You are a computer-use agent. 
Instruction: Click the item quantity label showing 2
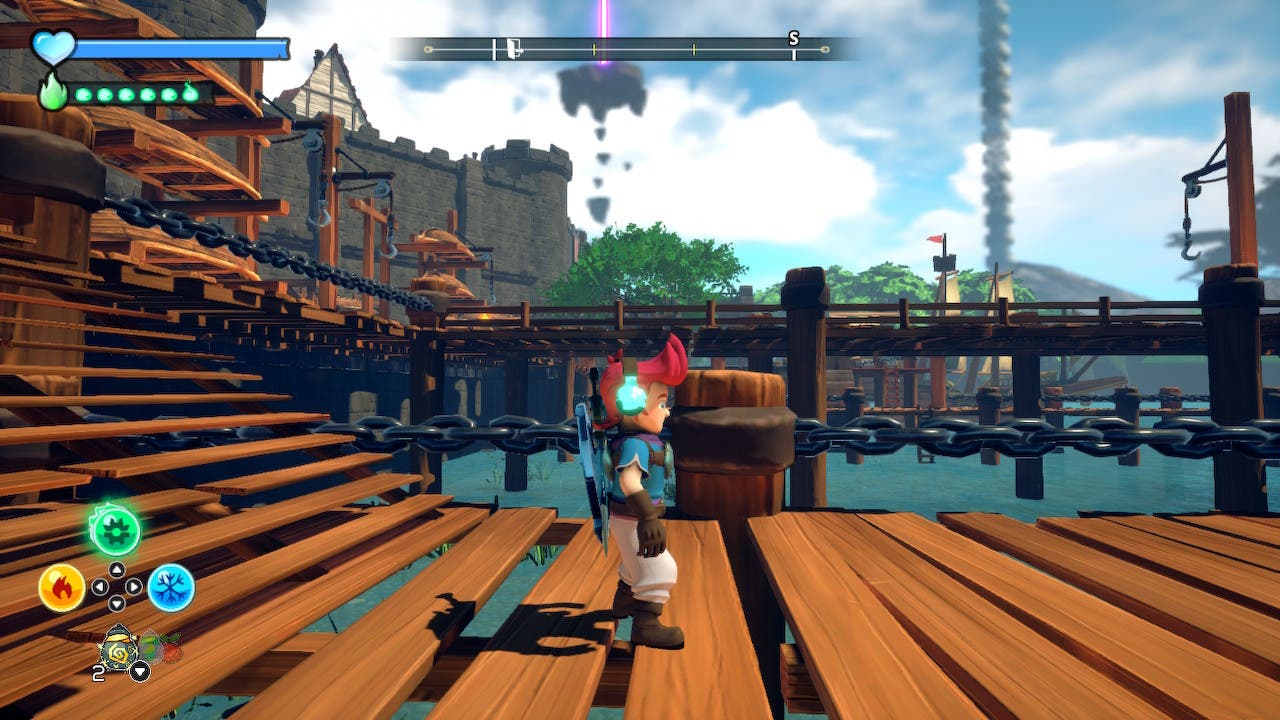point(98,671)
